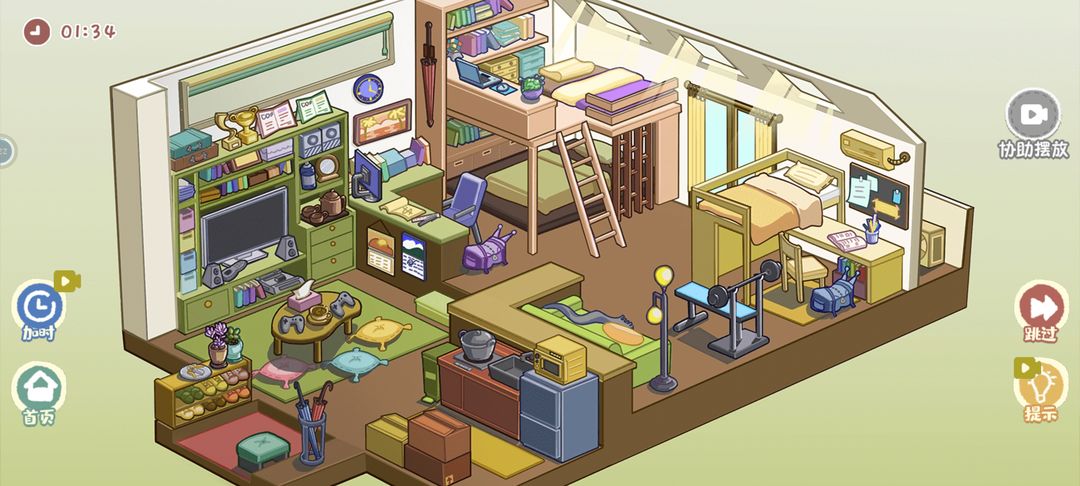Tap the 加时 add-time clock button
Screen dimensions: 1080x486
[x=40, y=305]
